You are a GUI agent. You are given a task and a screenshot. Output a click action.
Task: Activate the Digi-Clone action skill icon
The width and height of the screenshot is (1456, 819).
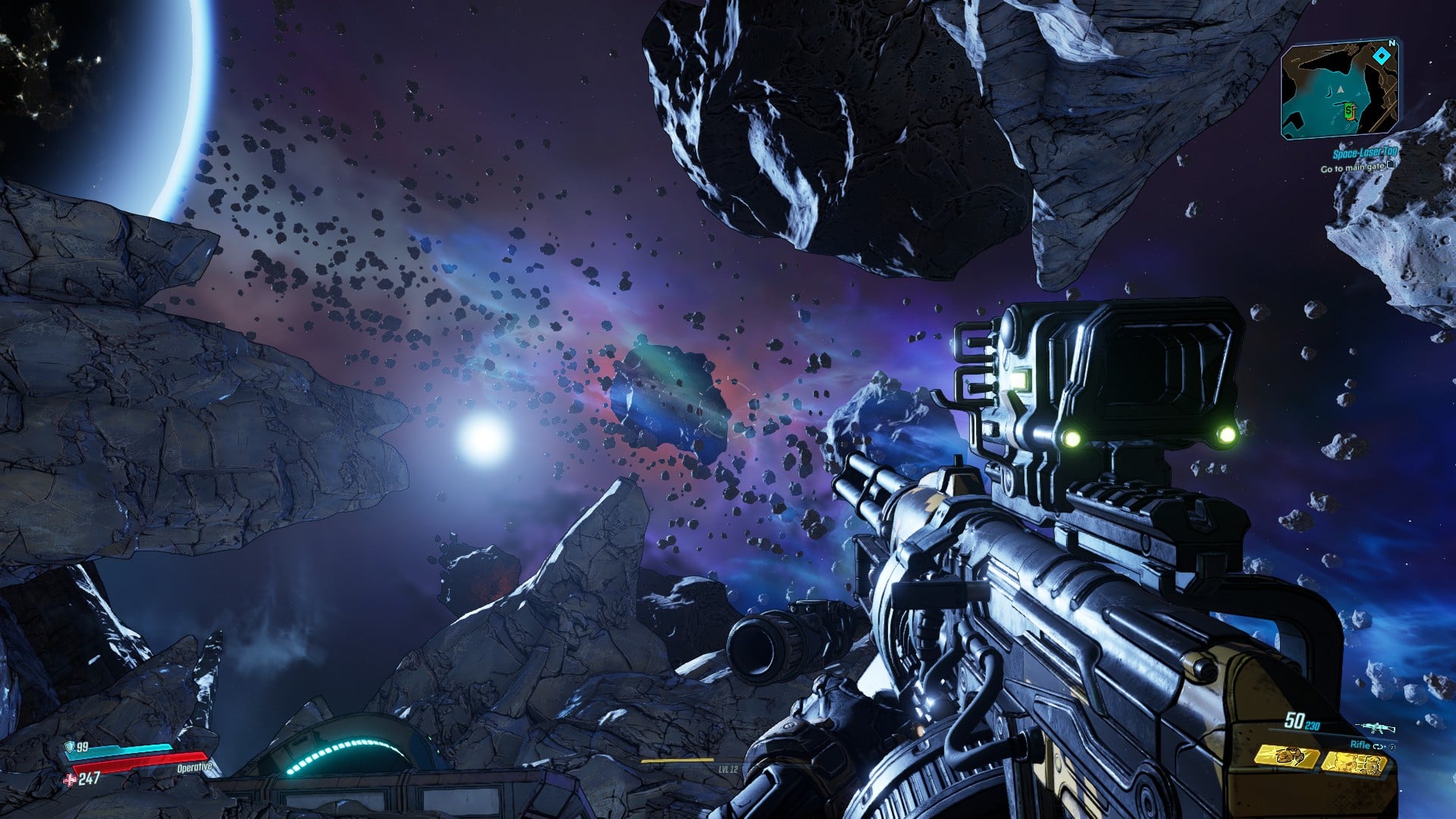click(x=1353, y=763)
